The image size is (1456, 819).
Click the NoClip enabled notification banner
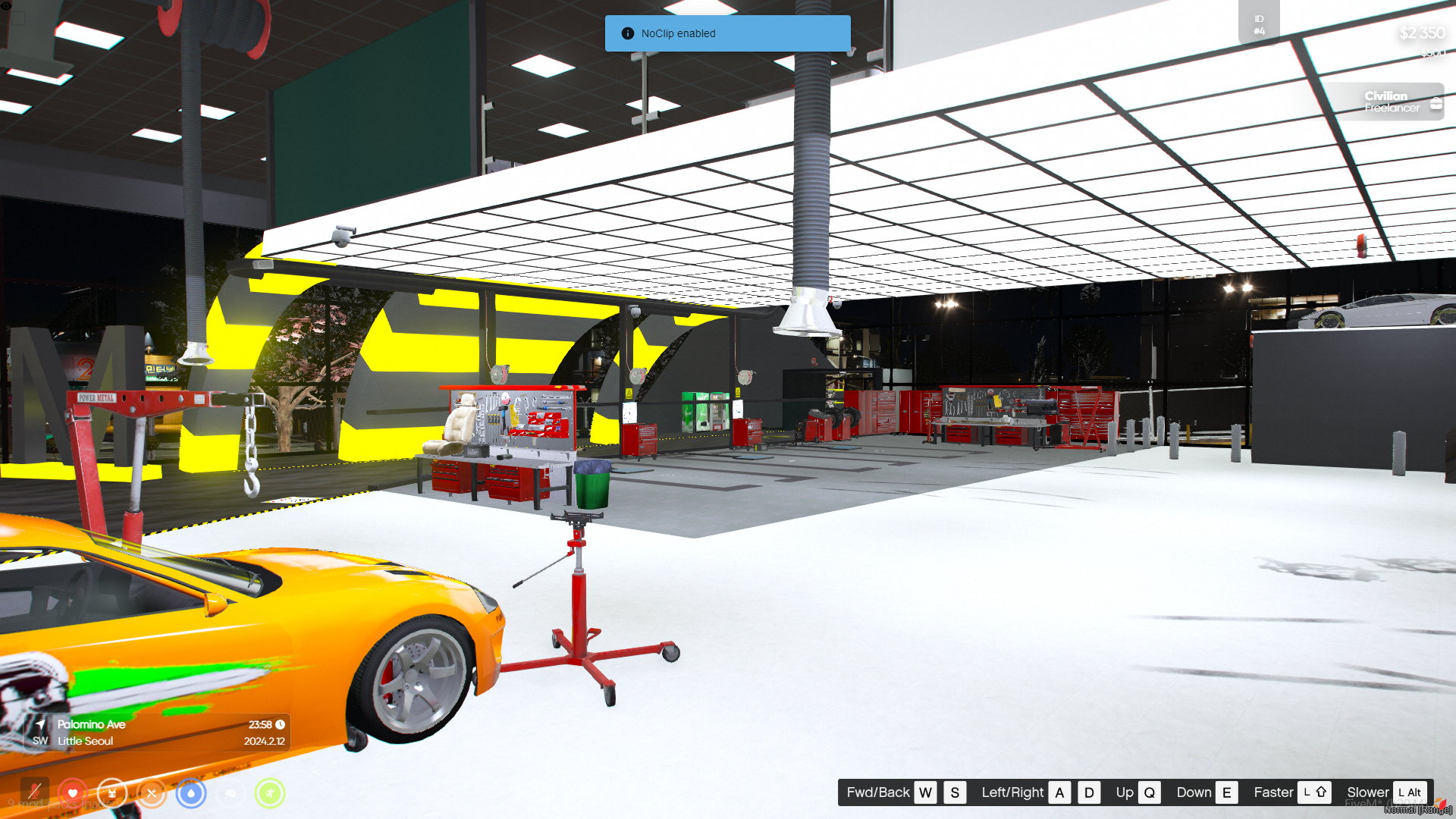(x=727, y=33)
